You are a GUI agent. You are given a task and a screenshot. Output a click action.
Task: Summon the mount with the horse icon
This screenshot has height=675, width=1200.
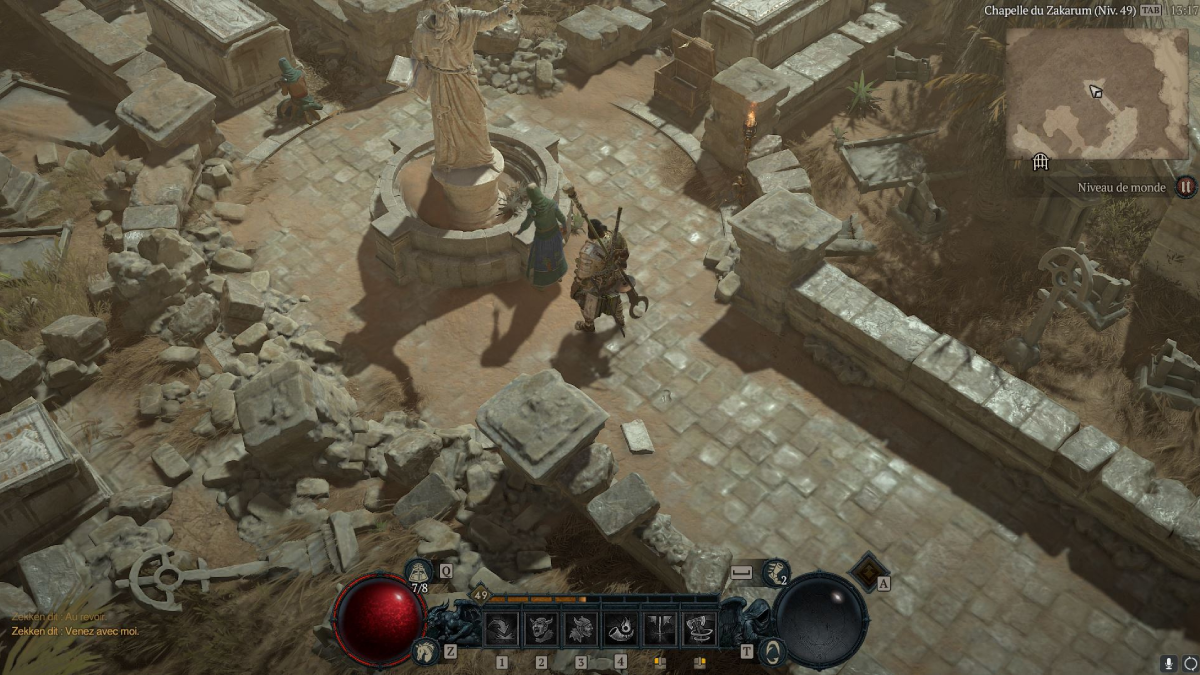click(423, 651)
